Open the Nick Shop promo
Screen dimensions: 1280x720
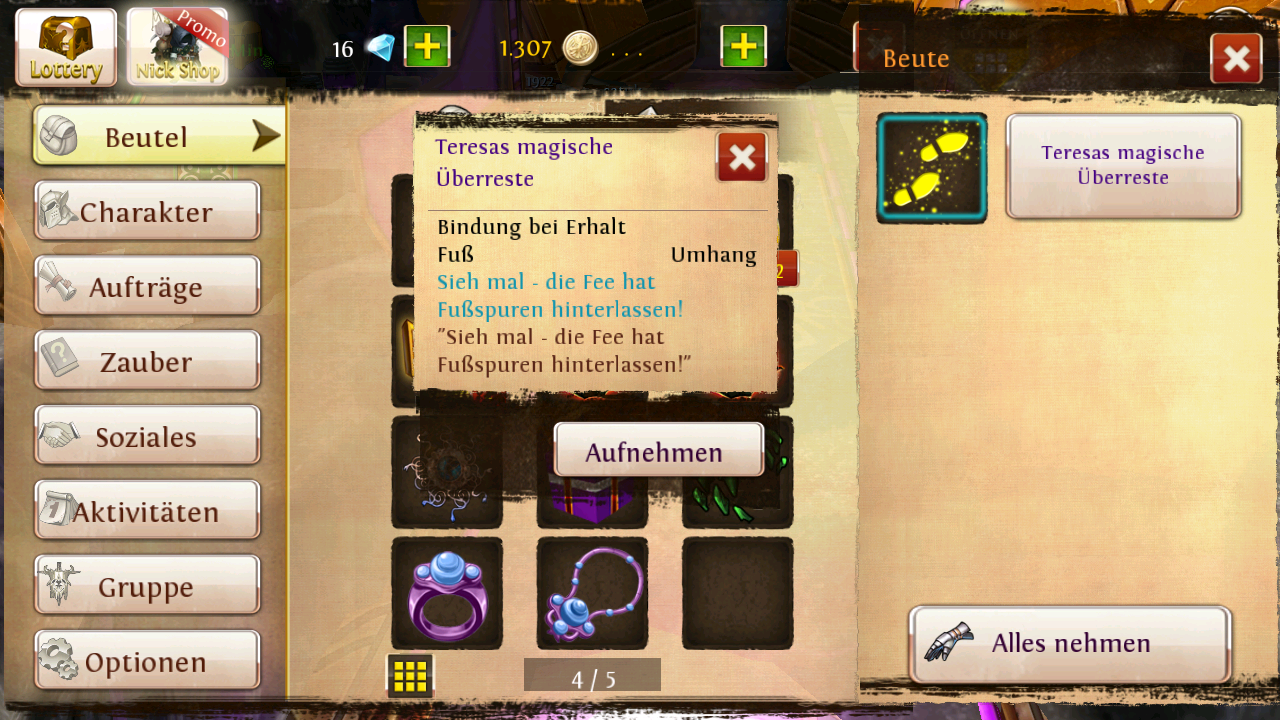pyautogui.click(x=178, y=47)
